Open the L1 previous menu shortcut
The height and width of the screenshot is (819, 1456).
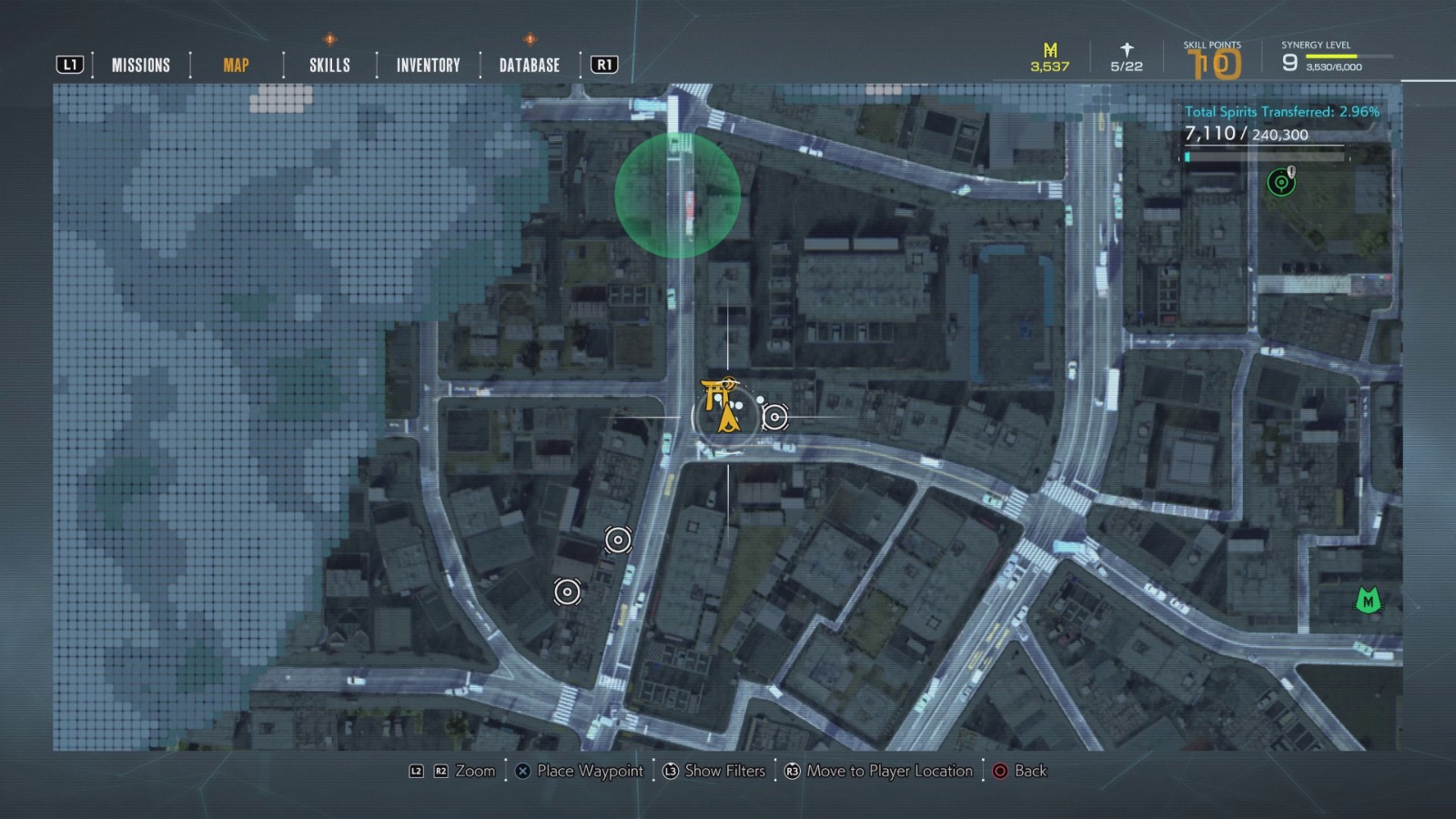(71, 64)
